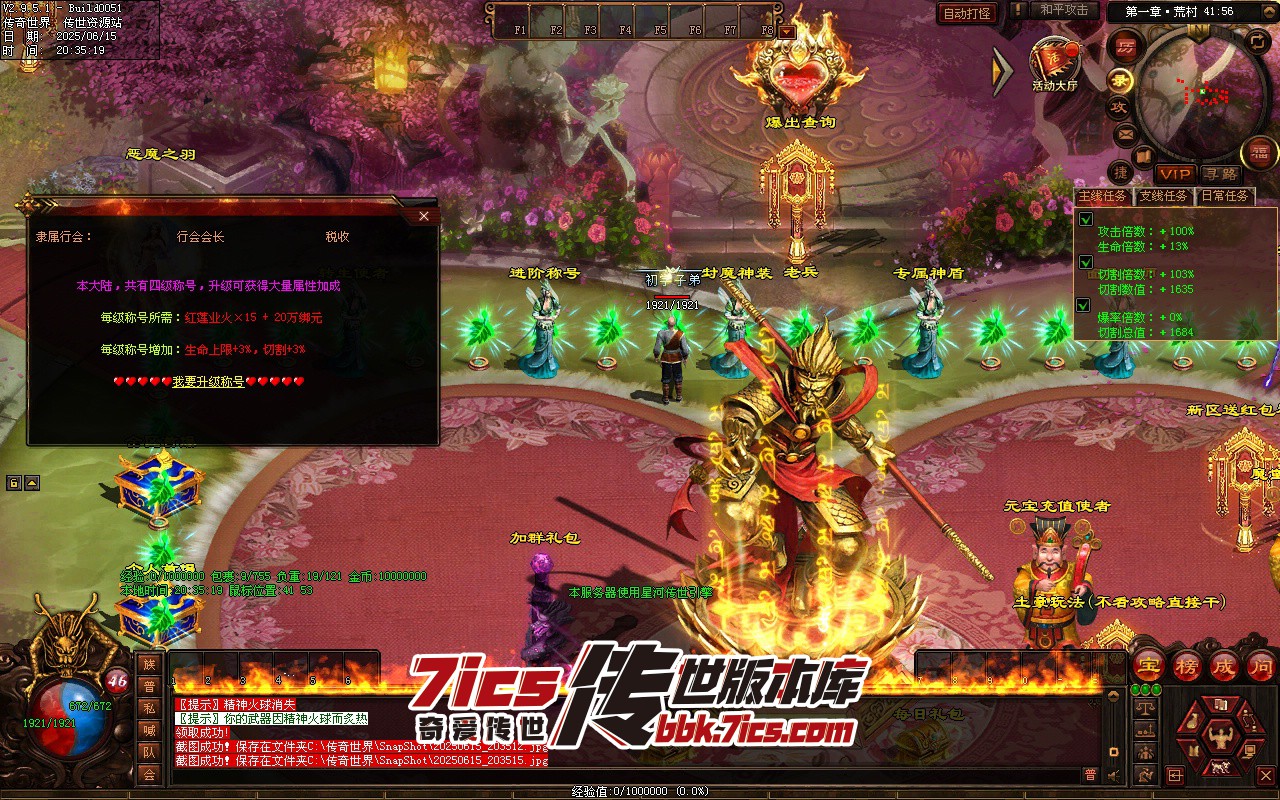The width and height of the screenshot is (1280, 800).
Task: Switch to the 支线任务 tab
Action: pyautogui.click(x=1164, y=196)
